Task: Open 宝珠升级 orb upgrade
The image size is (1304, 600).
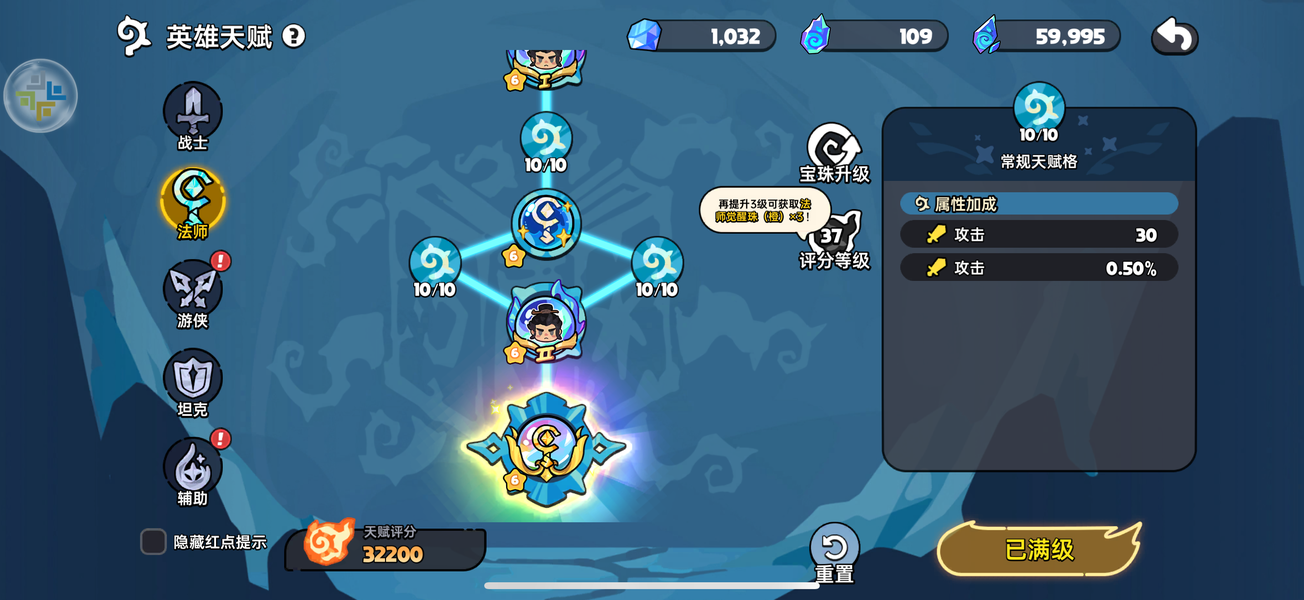Action: [x=834, y=150]
